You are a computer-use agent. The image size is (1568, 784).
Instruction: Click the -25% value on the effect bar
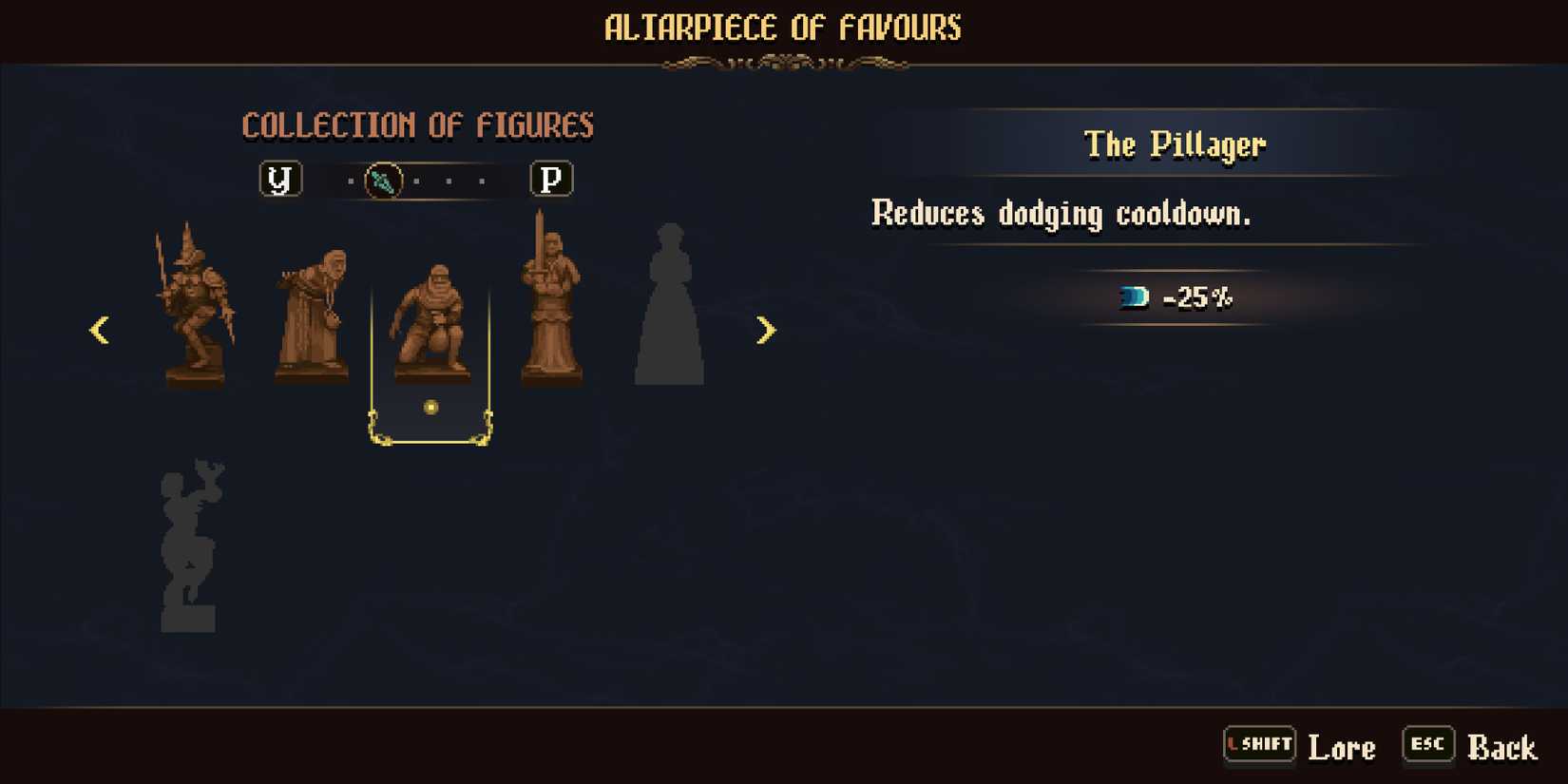[1199, 296]
